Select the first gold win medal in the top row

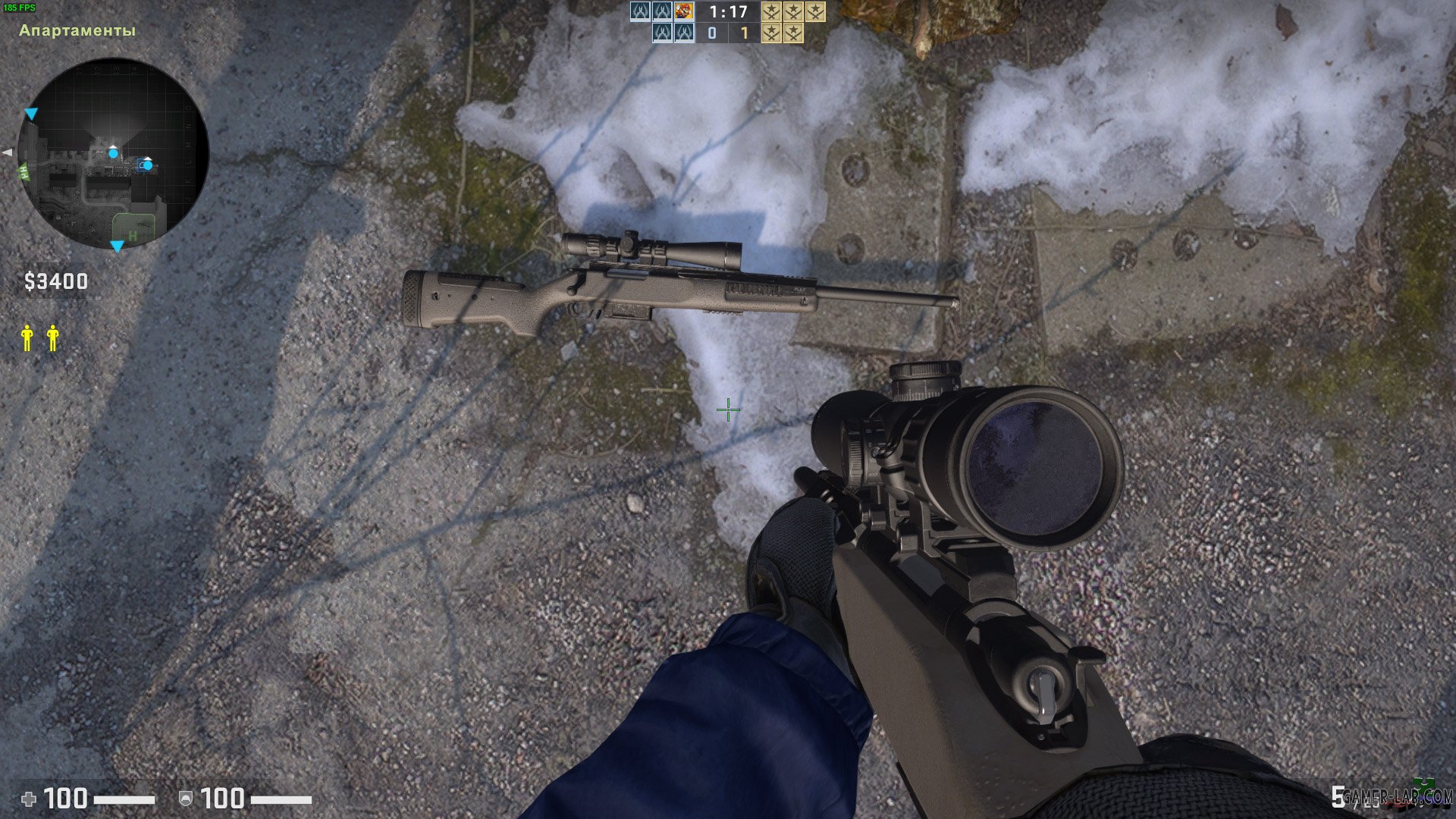pos(772,11)
